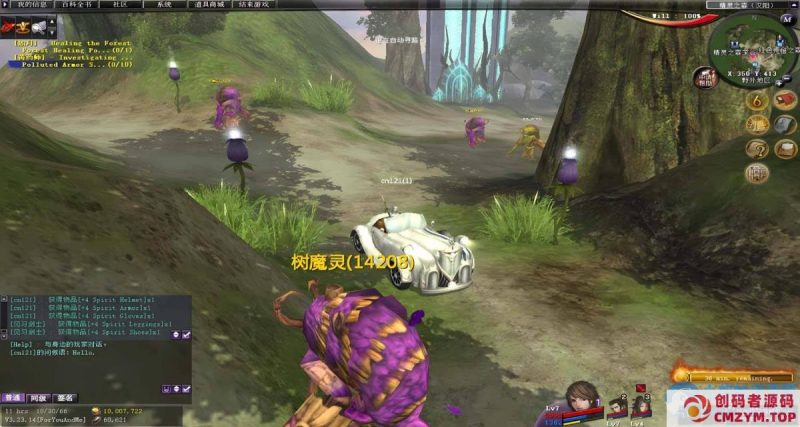Viewport: 800px width, 427px height.
Task: Open the 道具商城 item shop
Action: [x=209, y=5]
